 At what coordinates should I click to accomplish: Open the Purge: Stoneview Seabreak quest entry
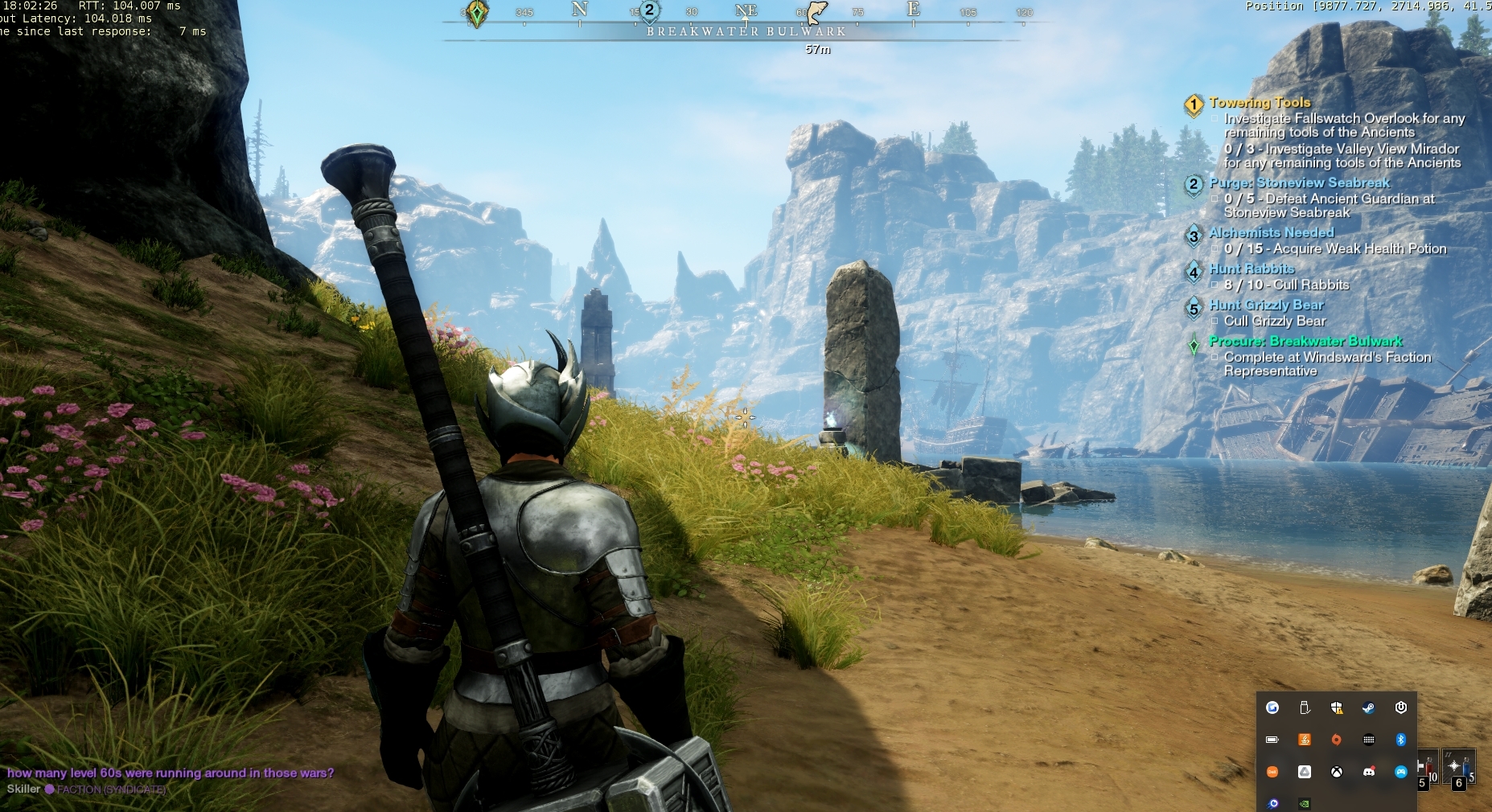point(1299,183)
